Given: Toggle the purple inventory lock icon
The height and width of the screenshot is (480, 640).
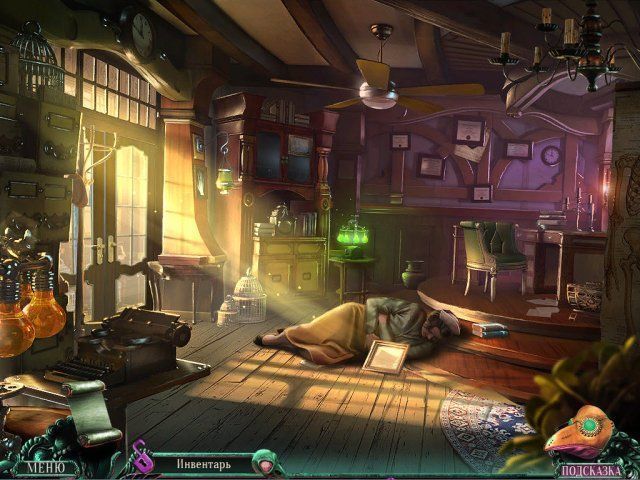Looking at the screenshot, I should 141,461.
